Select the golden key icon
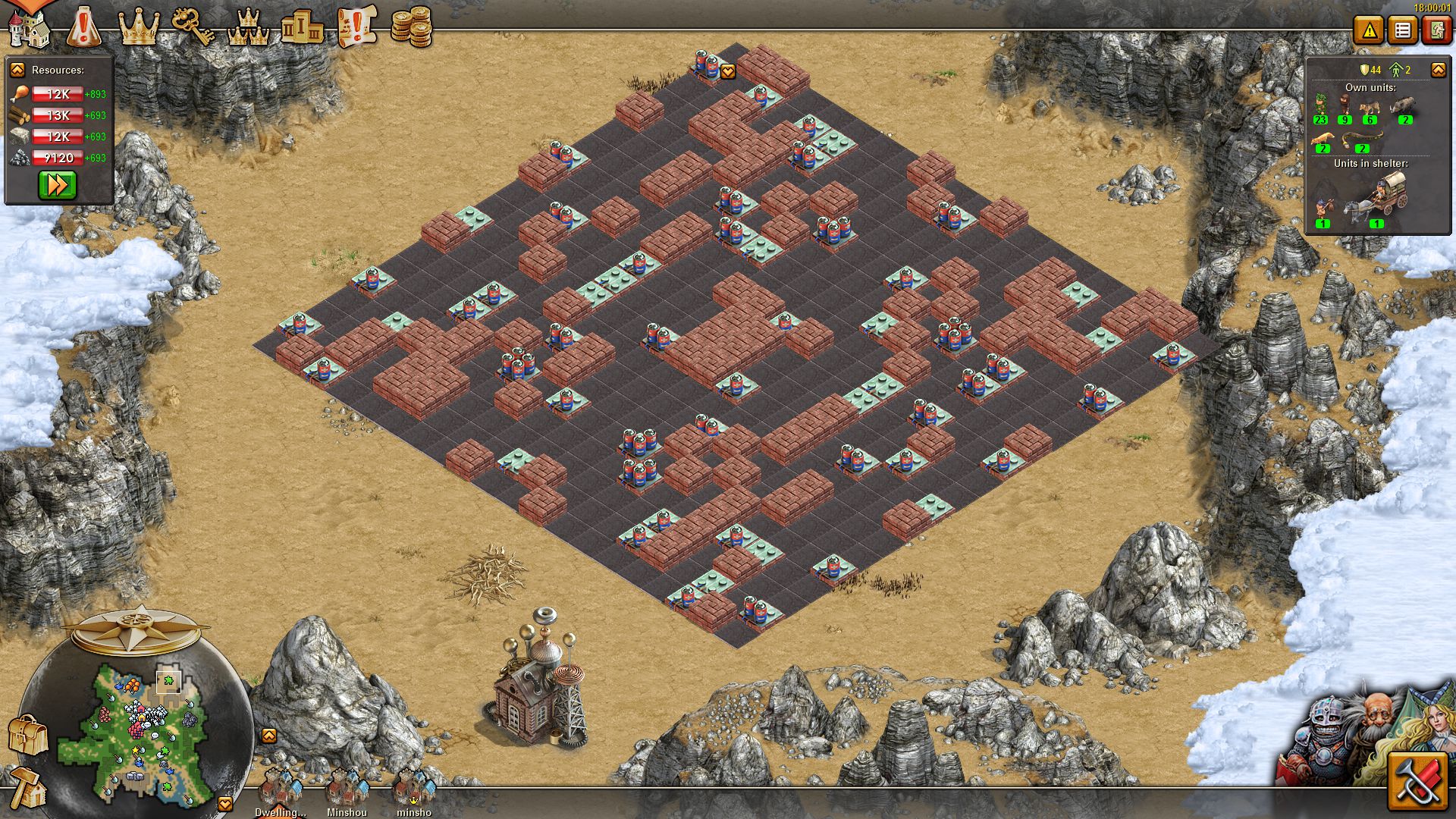1456x819 pixels. coord(193,27)
